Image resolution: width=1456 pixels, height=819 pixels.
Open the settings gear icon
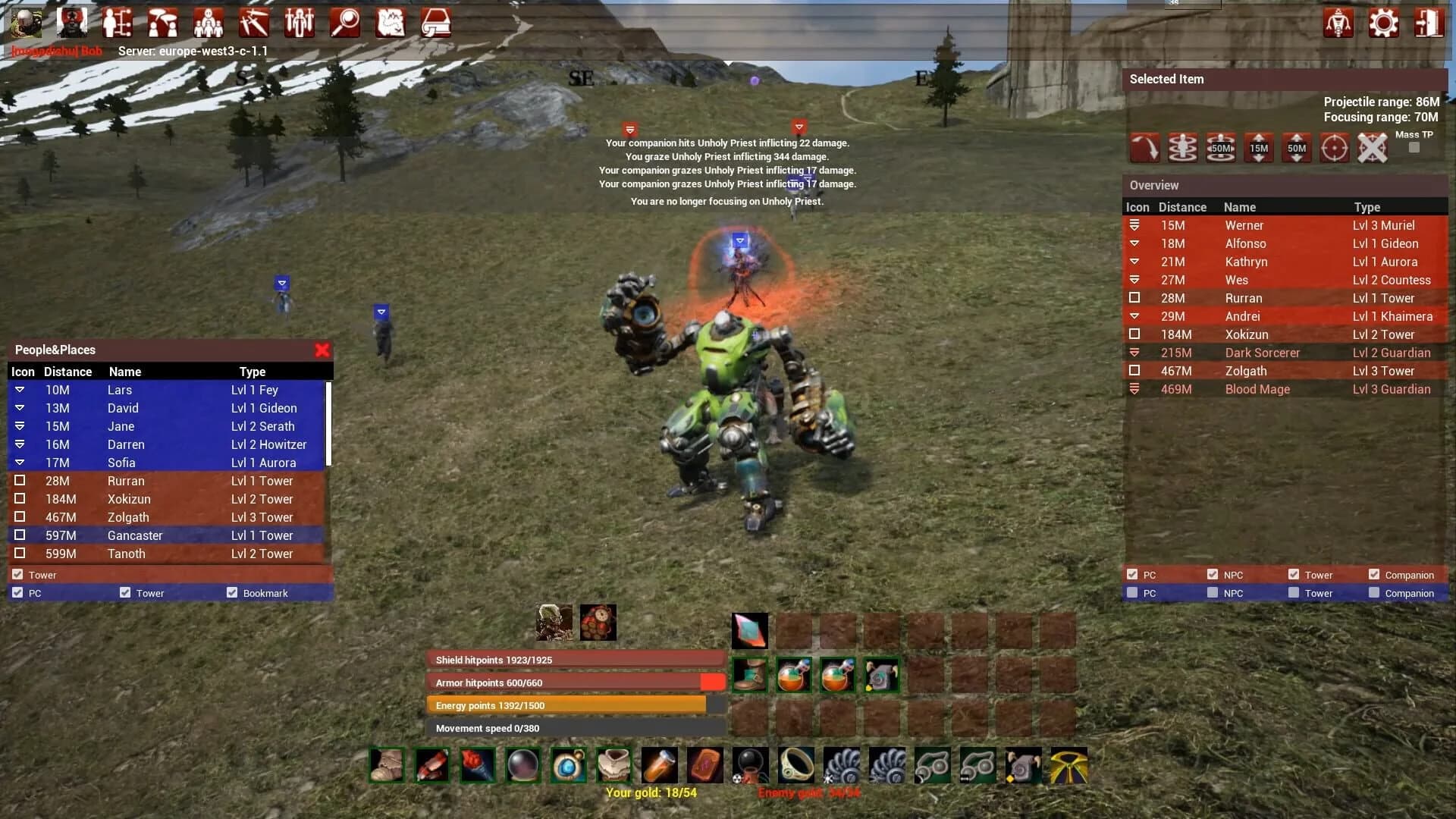coord(1384,23)
